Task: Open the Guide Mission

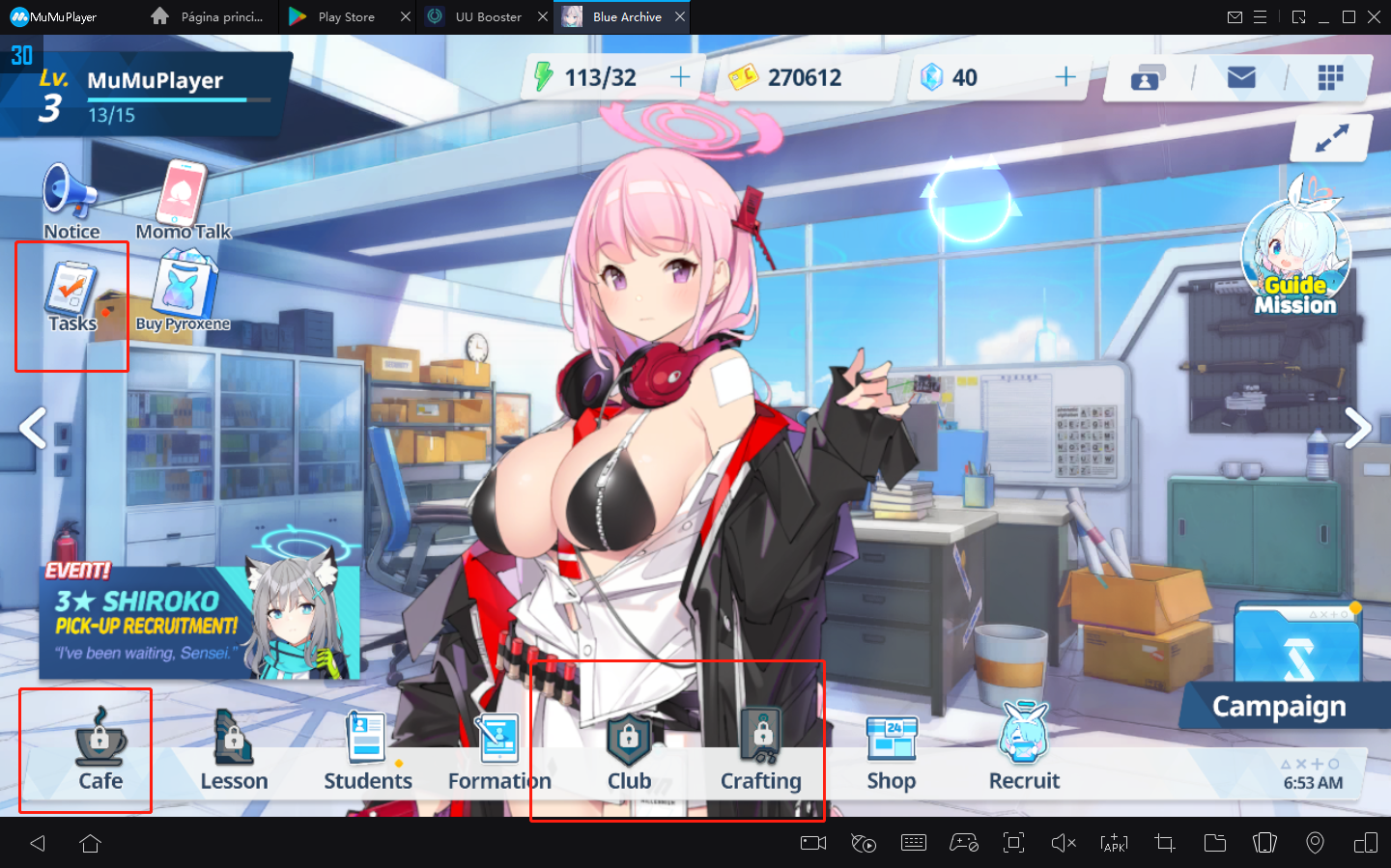Action: point(1296,253)
